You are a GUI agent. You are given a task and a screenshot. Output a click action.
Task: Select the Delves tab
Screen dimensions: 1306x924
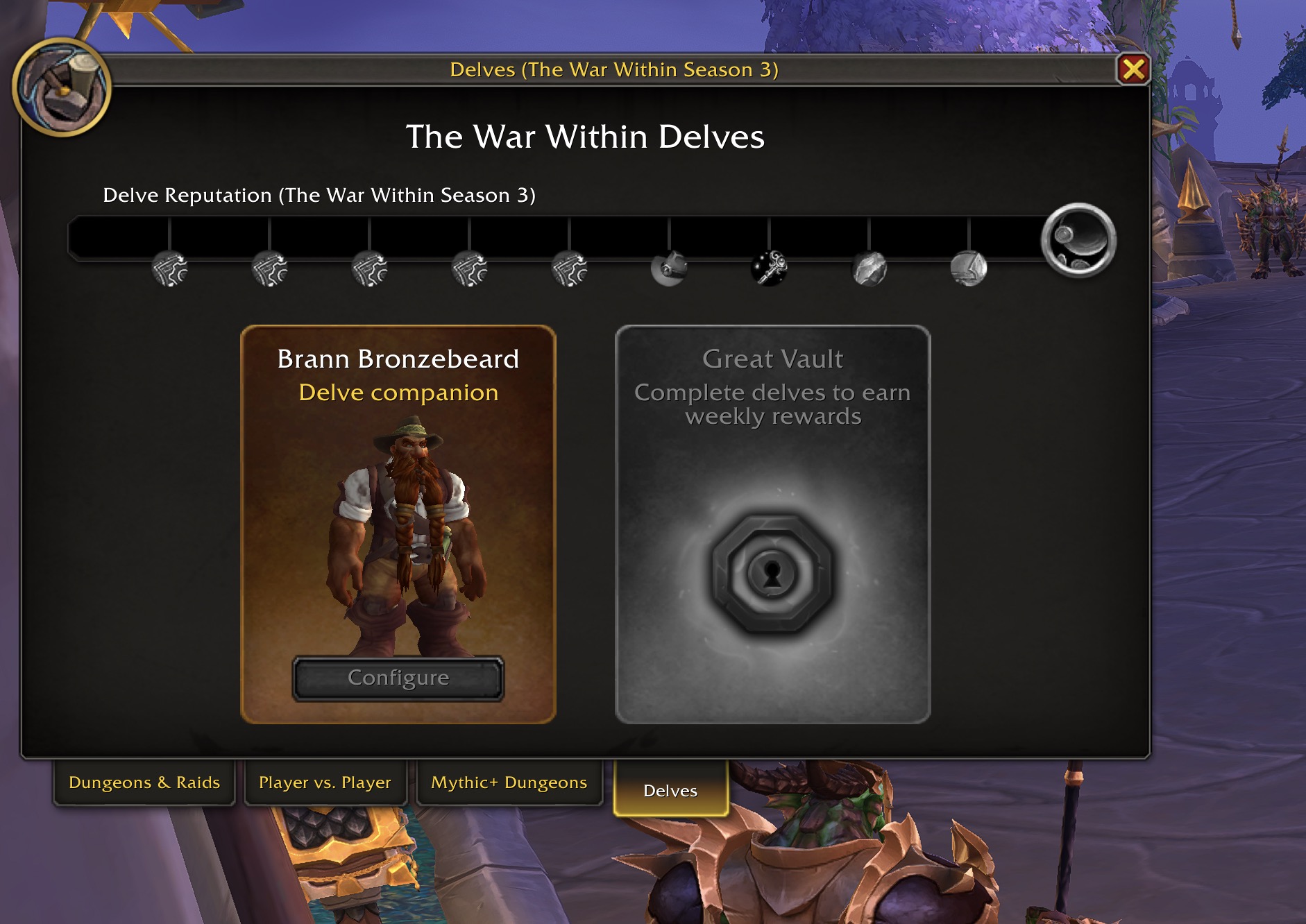669,790
